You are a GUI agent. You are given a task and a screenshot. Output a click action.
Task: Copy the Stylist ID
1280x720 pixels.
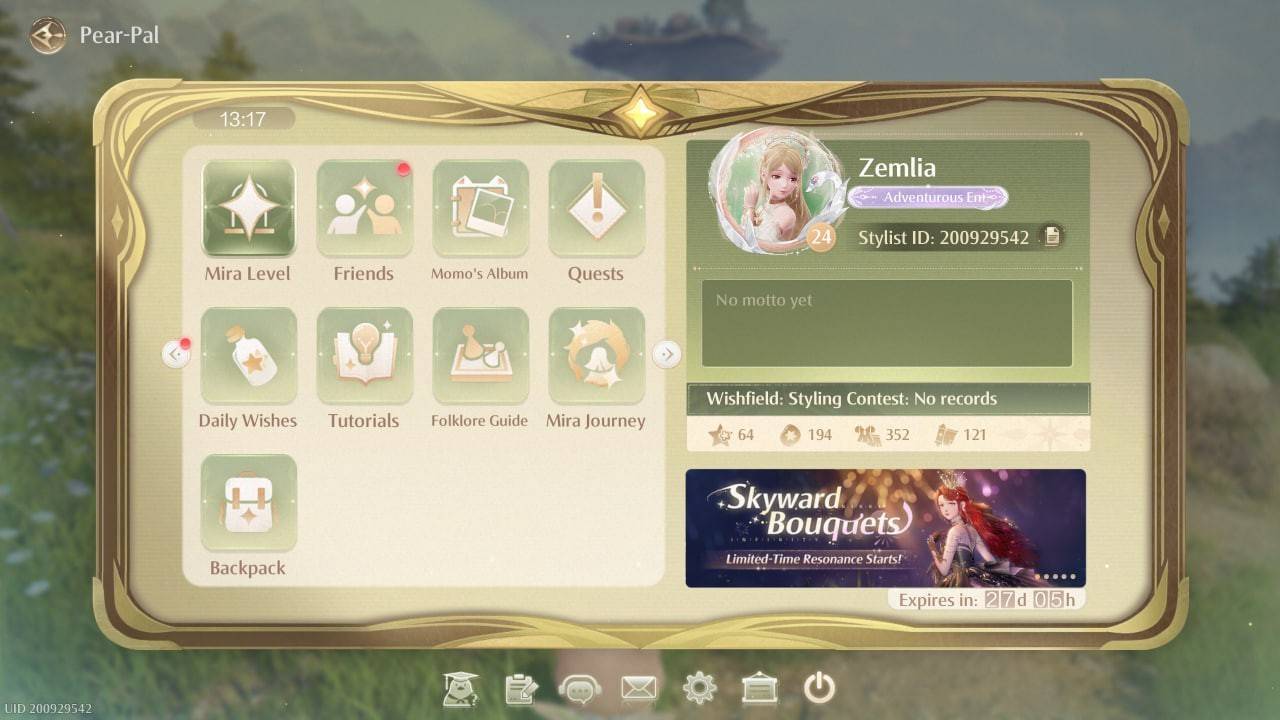pyautogui.click(x=1050, y=237)
